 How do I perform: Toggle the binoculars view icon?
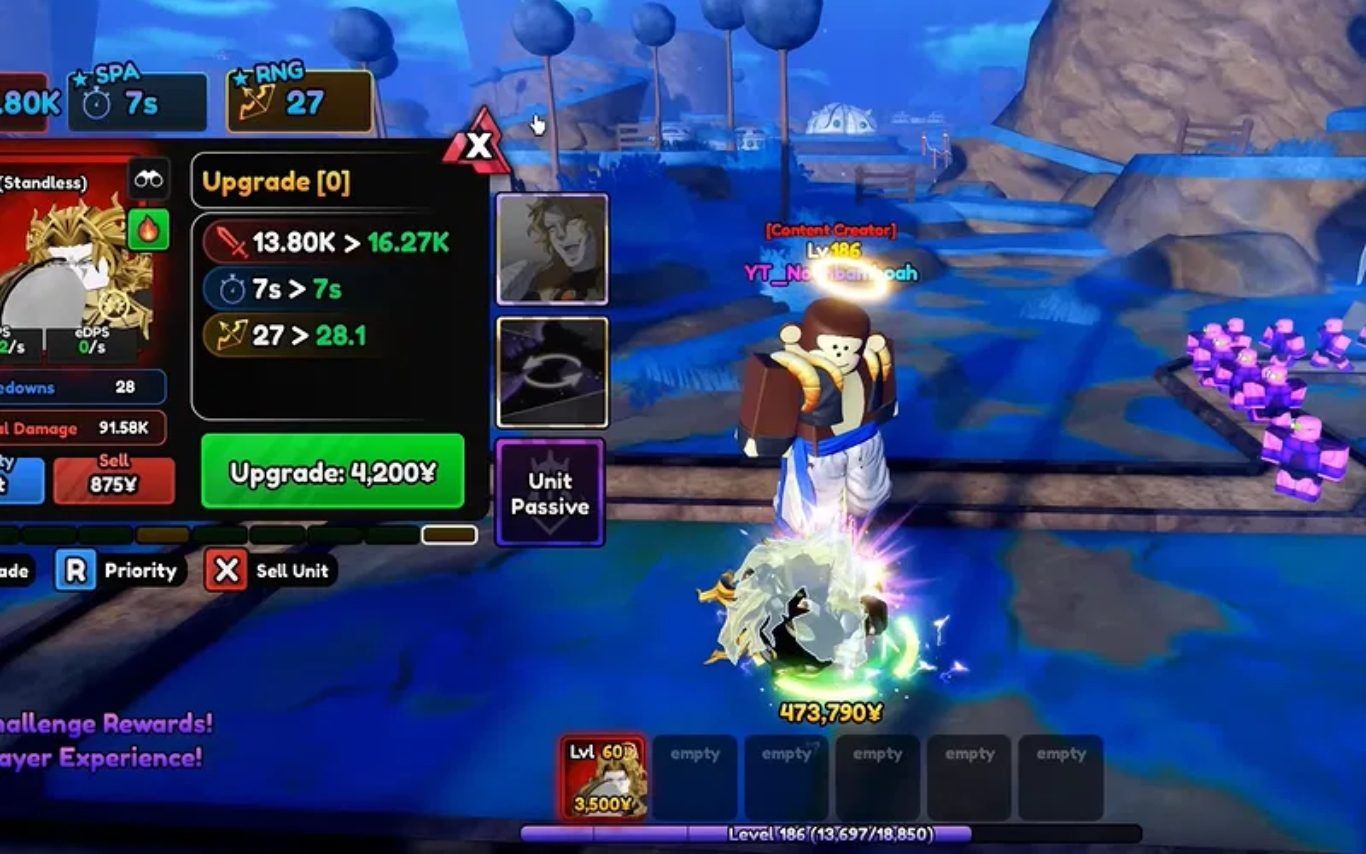[x=148, y=180]
